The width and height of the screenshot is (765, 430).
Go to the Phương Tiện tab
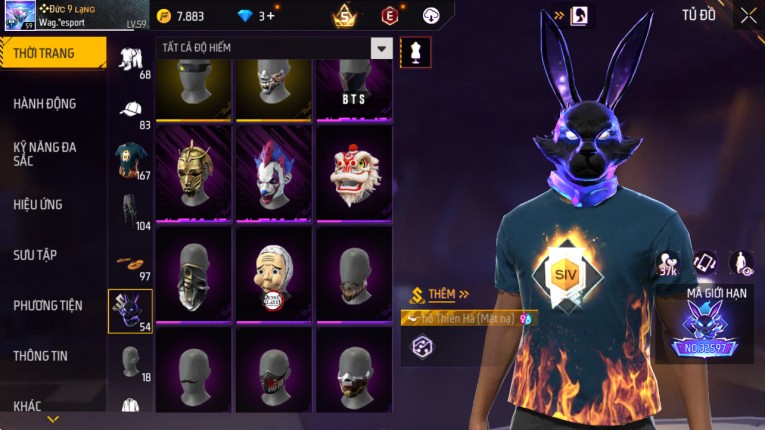48,305
